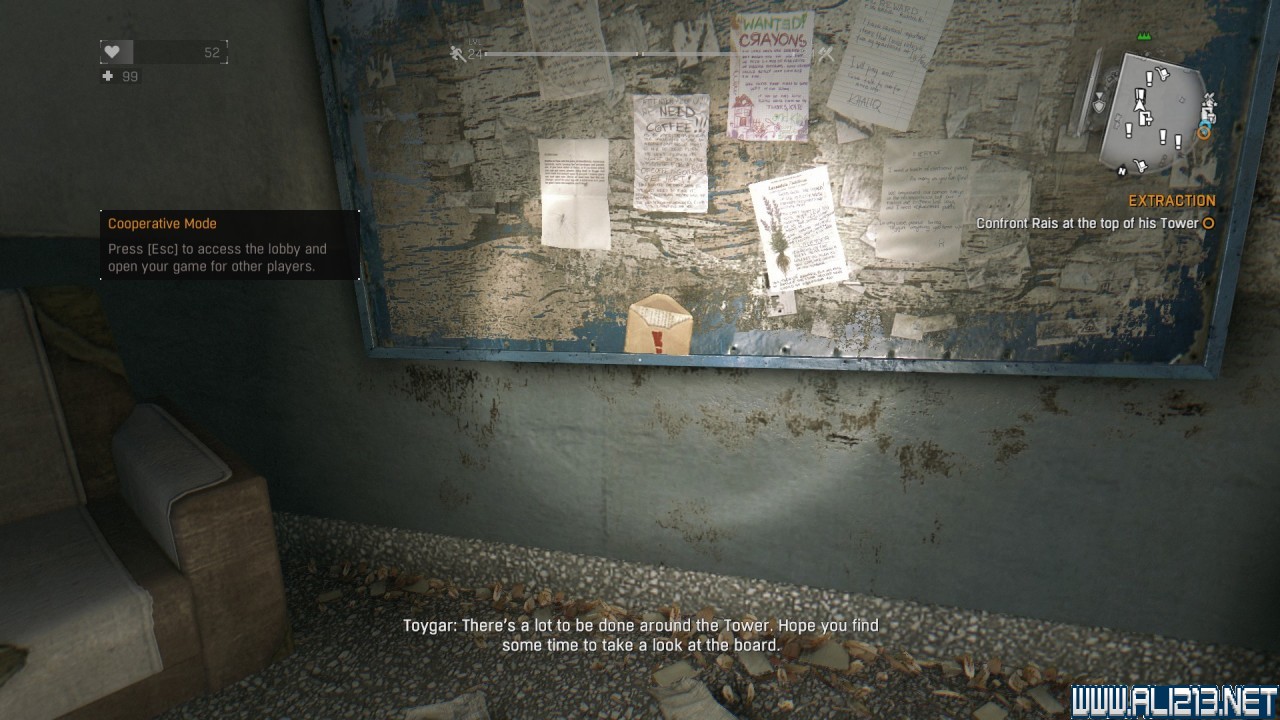The image size is (1280, 720).
Task: Click the Cooperative Mode hint panel
Action: (x=229, y=245)
